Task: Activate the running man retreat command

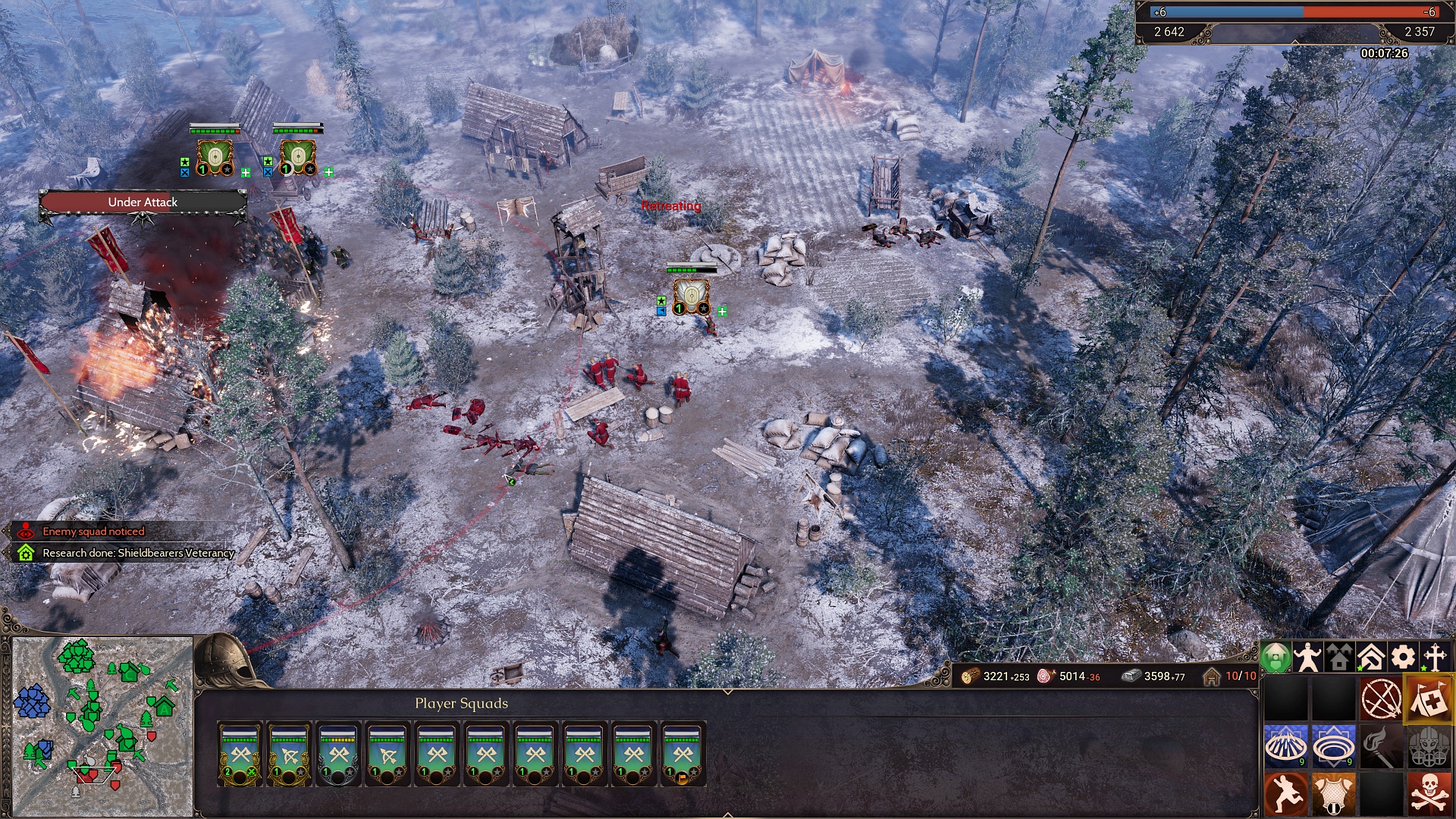Action: tap(1285, 794)
